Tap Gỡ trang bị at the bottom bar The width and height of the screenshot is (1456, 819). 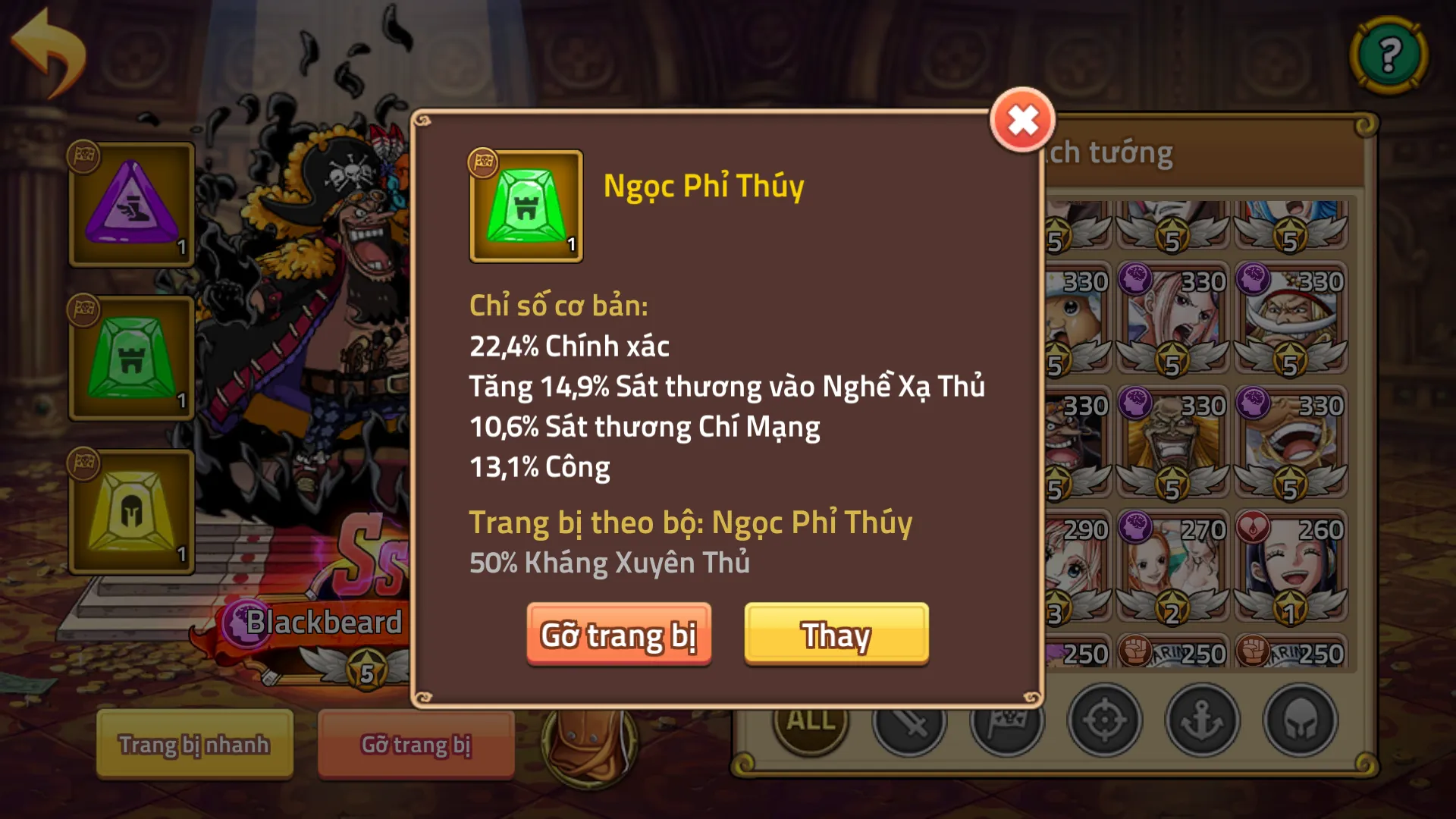(x=416, y=745)
